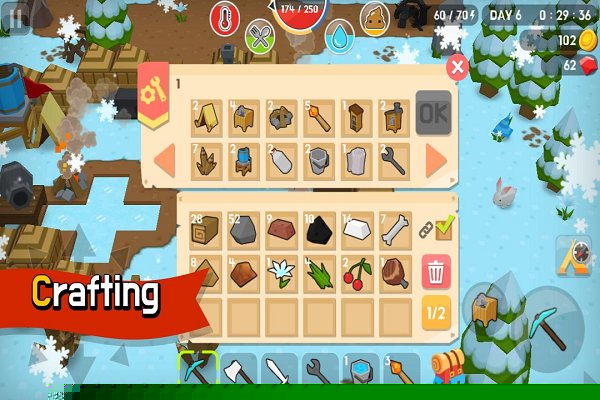600x400 pixels.
Task: Select the coal item in inventory
Action: click(320, 232)
